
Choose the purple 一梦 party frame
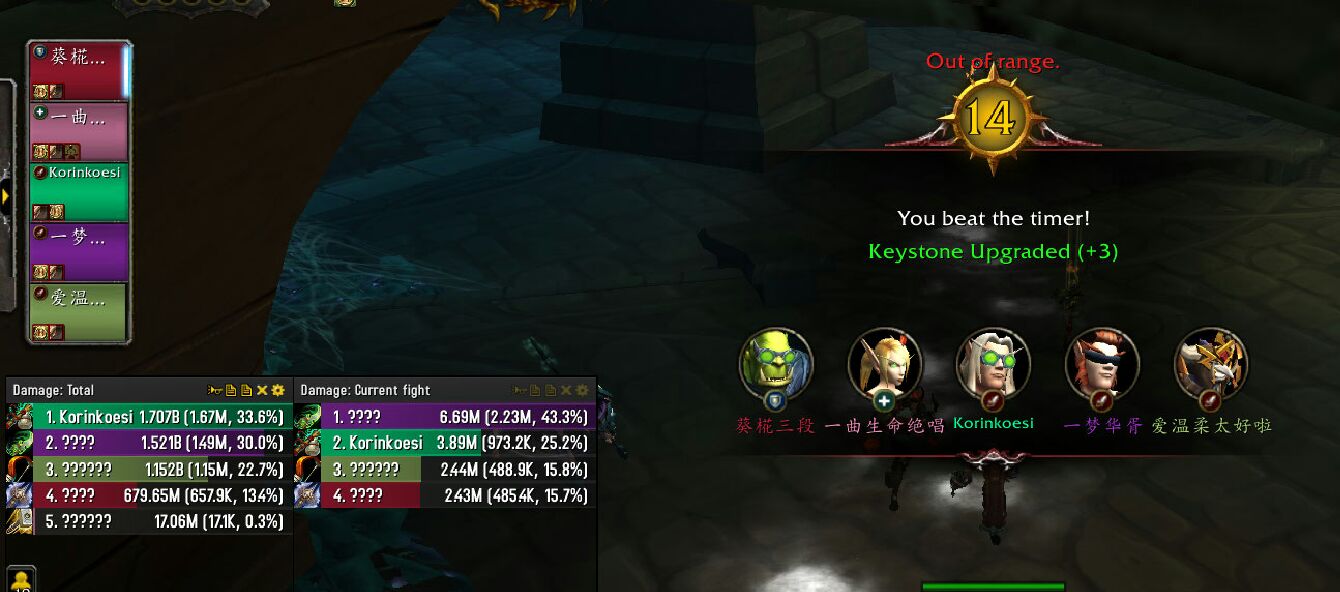click(x=78, y=251)
